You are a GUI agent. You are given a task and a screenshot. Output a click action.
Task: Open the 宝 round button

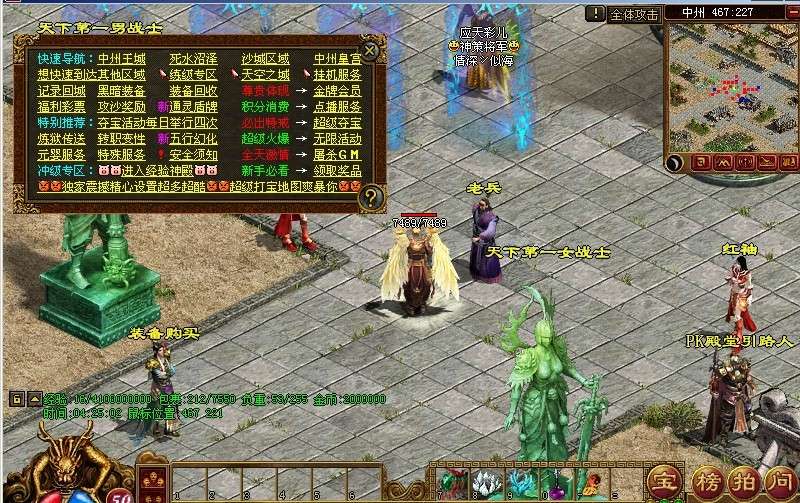point(661,480)
